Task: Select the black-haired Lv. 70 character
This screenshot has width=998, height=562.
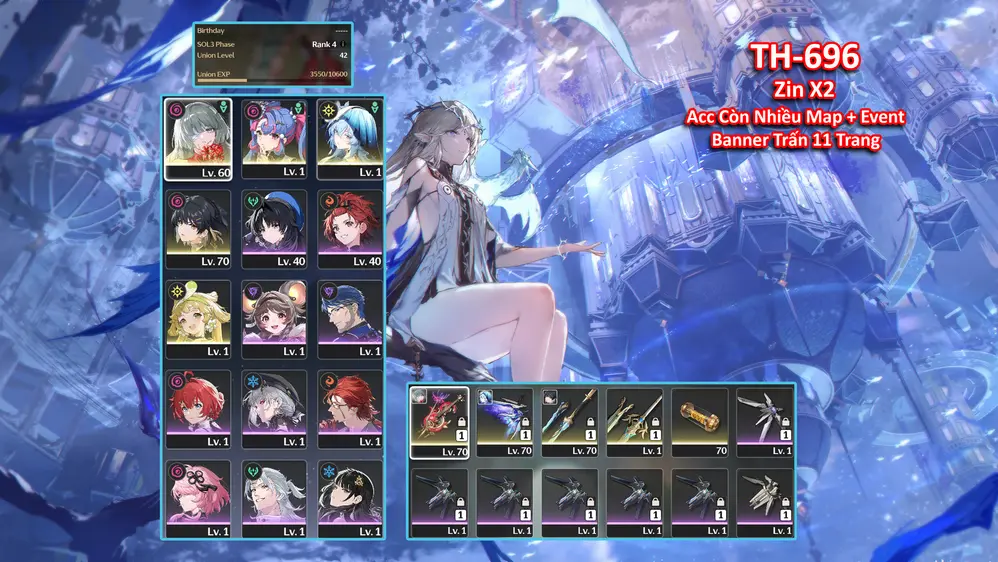Action: click(x=198, y=228)
